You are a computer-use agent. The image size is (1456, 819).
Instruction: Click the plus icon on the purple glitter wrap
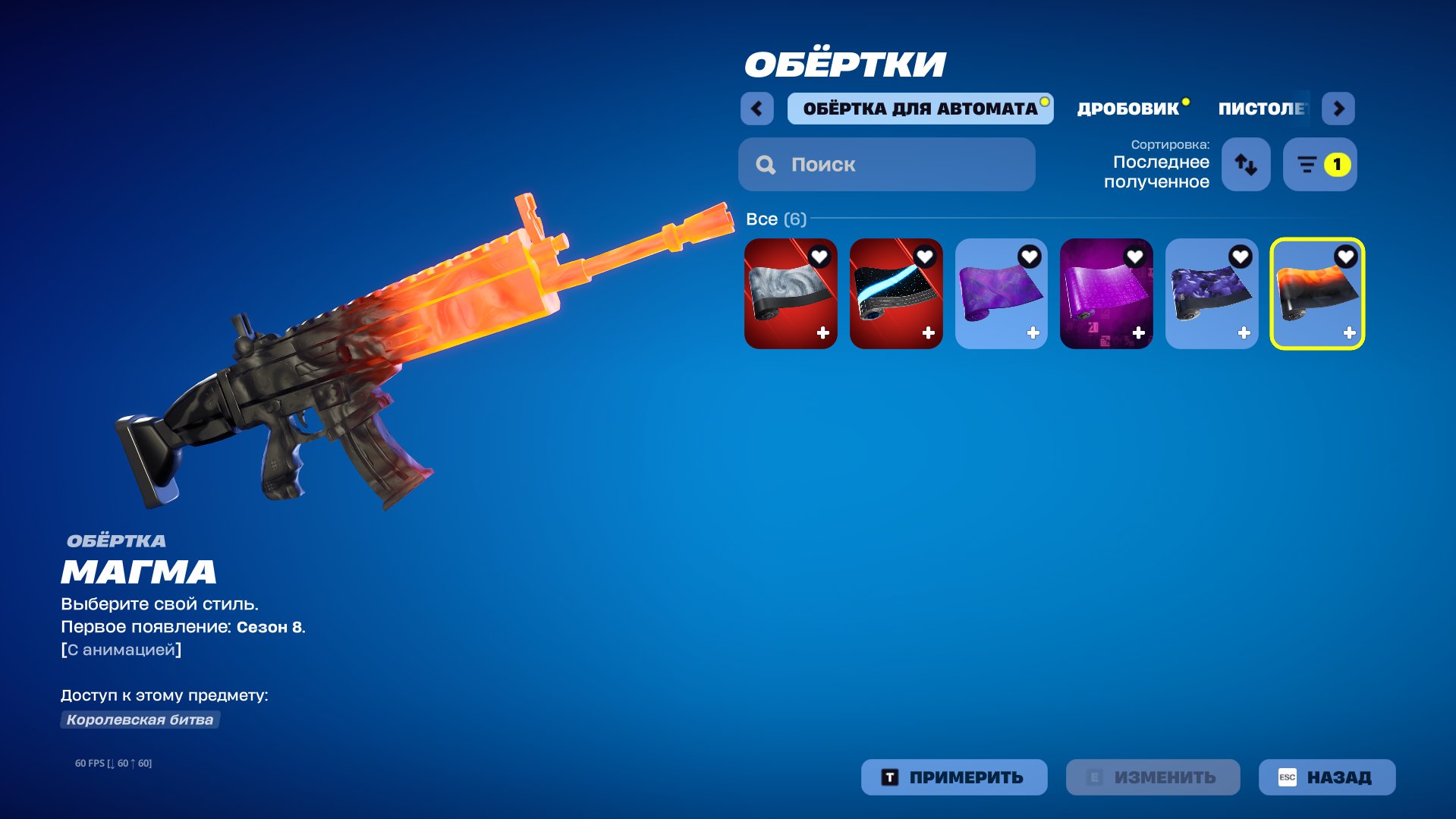pyautogui.click(x=1138, y=330)
